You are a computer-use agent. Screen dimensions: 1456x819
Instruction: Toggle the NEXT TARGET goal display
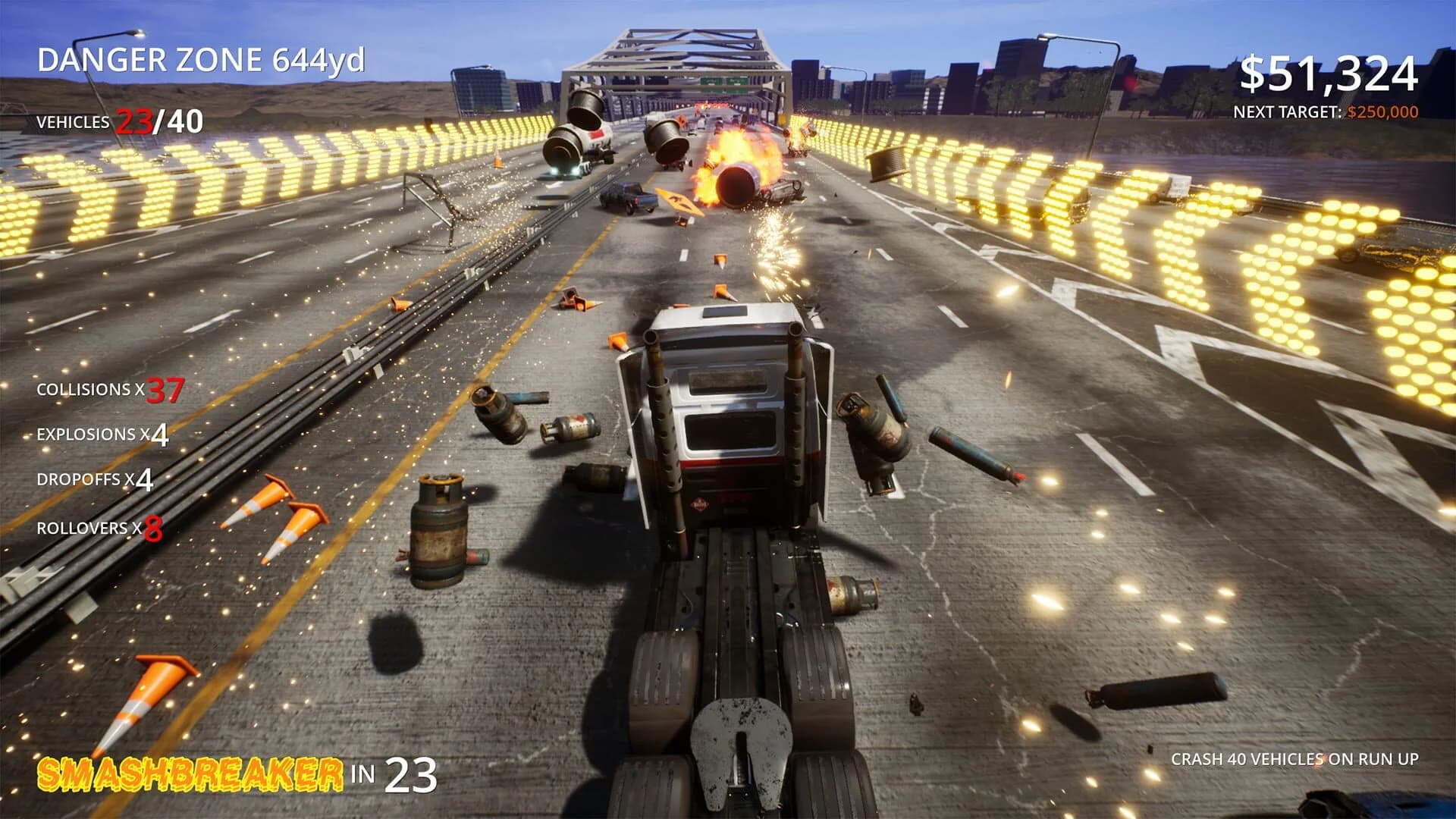tap(1326, 111)
